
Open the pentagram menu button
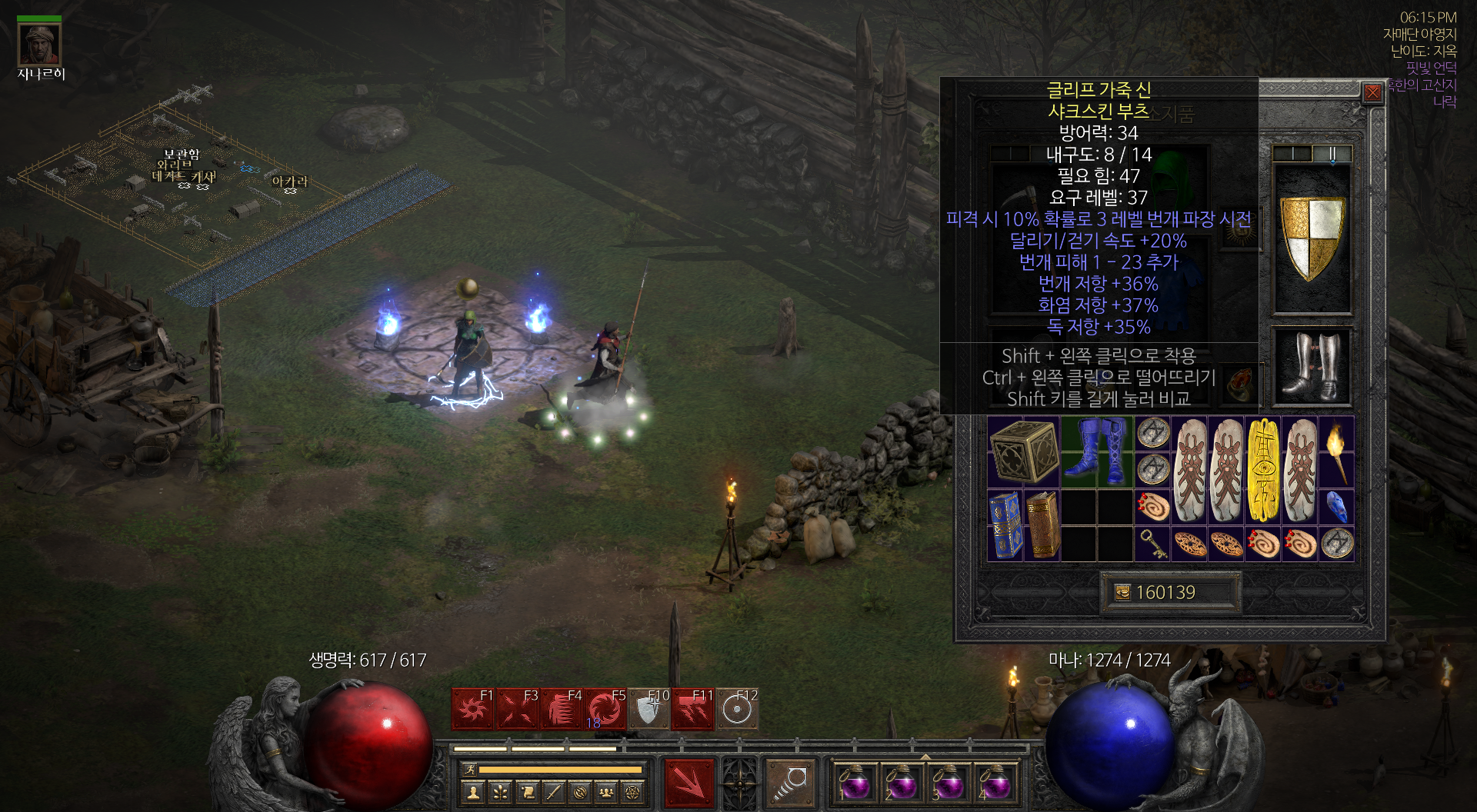tap(632, 792)
